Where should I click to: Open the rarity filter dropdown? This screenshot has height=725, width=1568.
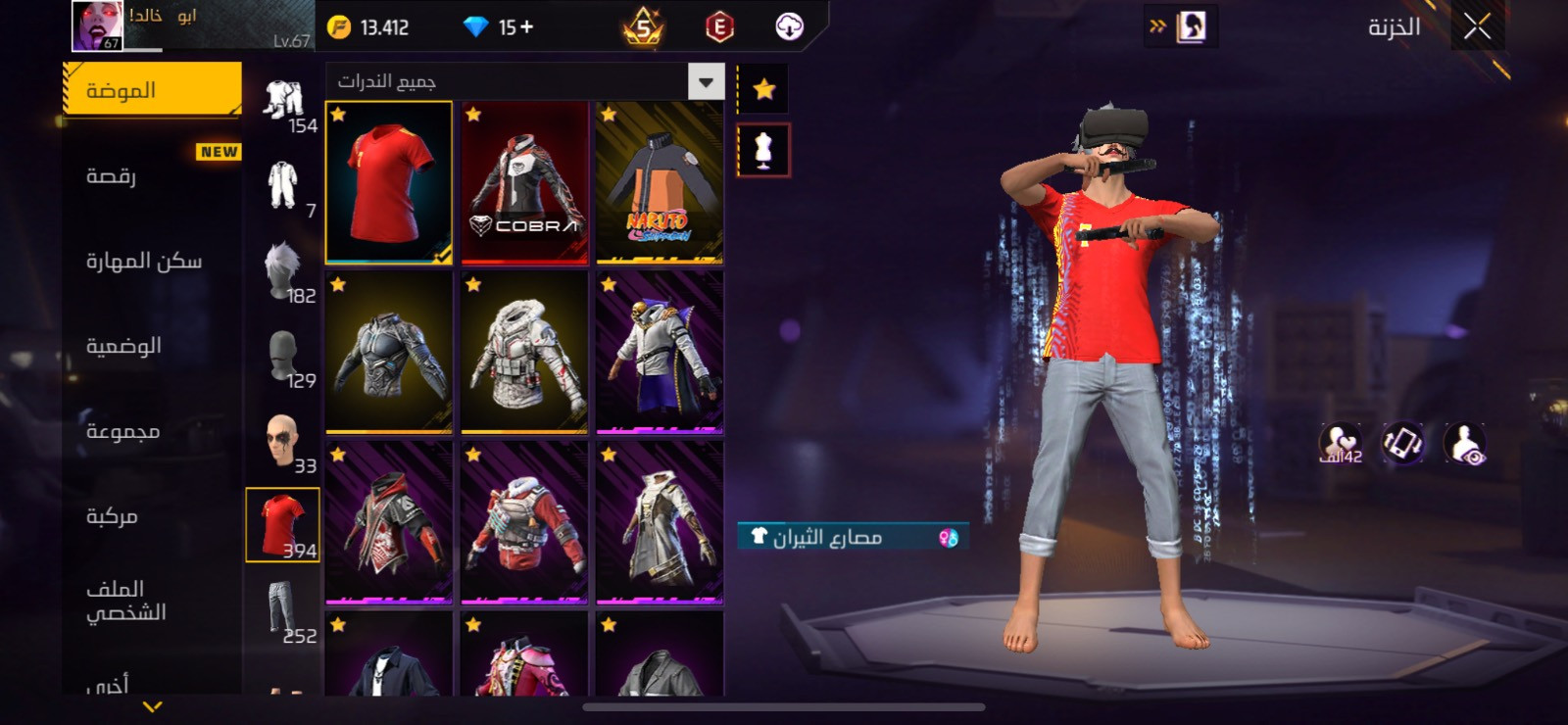tap(706, 81)
